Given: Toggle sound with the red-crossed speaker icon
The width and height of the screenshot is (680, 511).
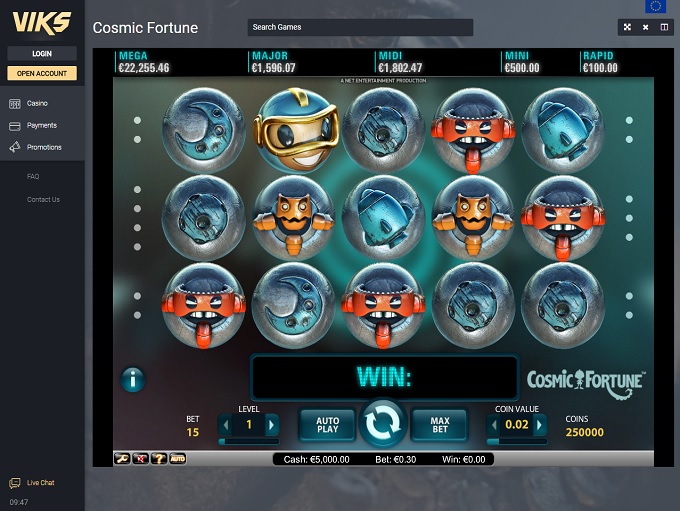Looking at the screenshot, I should click(141, 458).
